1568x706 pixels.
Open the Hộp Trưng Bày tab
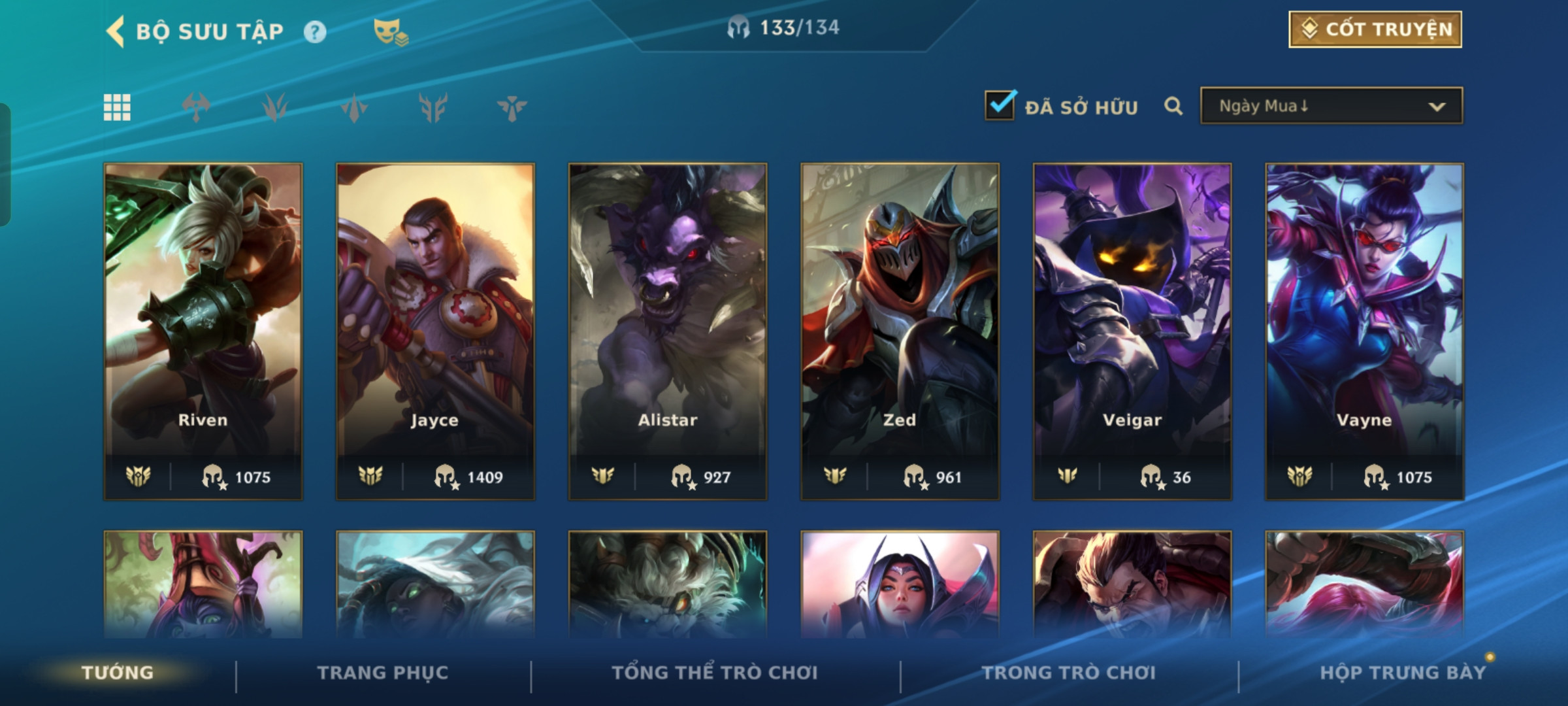click(x=1403, y=673)
